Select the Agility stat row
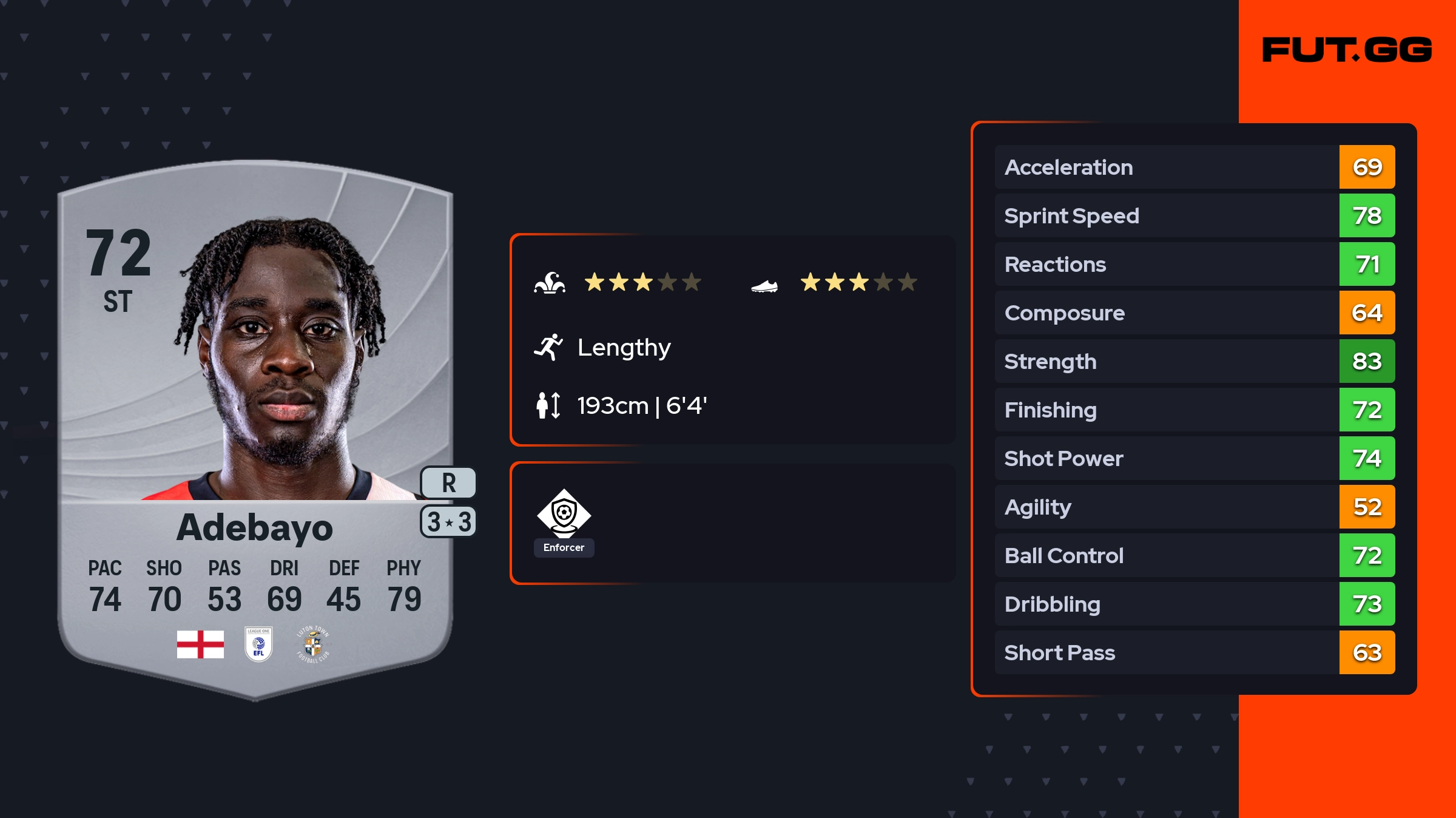This screenshot has width=1456, height=818. (1194, 507)
